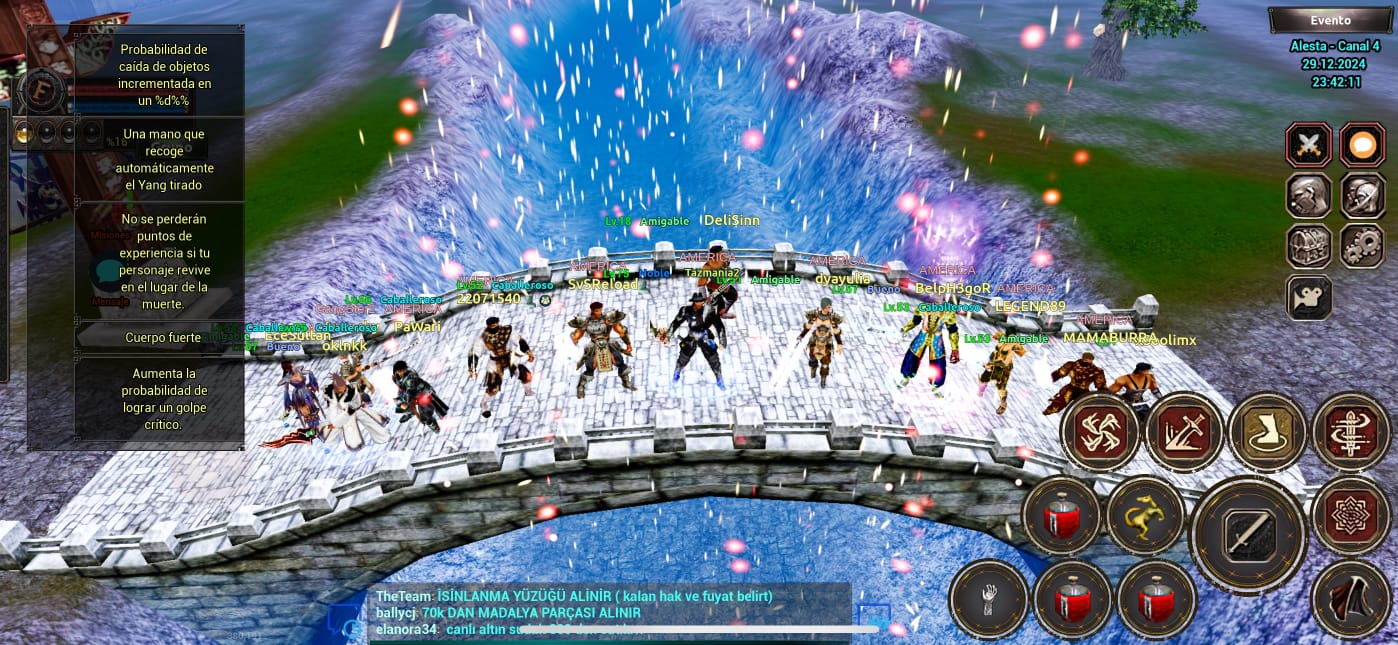Tap the Mensaje speech bubble icon
Screen dimensions: 1398x645
pyautogui.click(x=108, y=272)
